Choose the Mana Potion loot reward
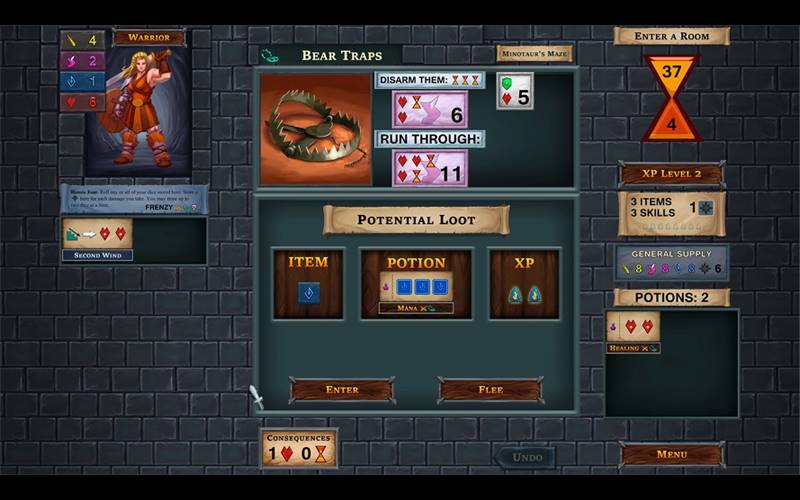 (416, 285)
